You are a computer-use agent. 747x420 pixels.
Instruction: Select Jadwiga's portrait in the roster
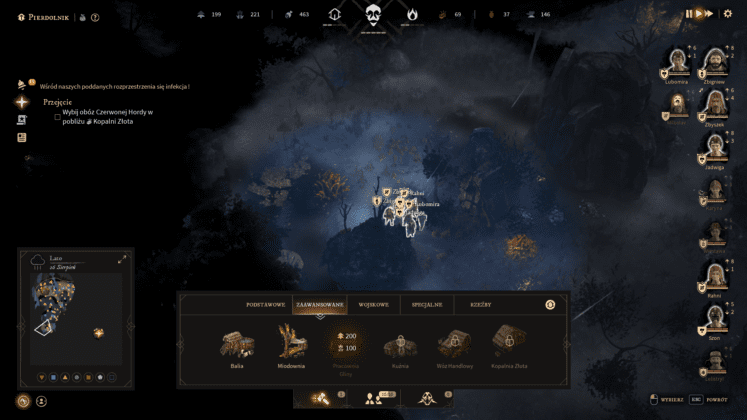(714, 147)
